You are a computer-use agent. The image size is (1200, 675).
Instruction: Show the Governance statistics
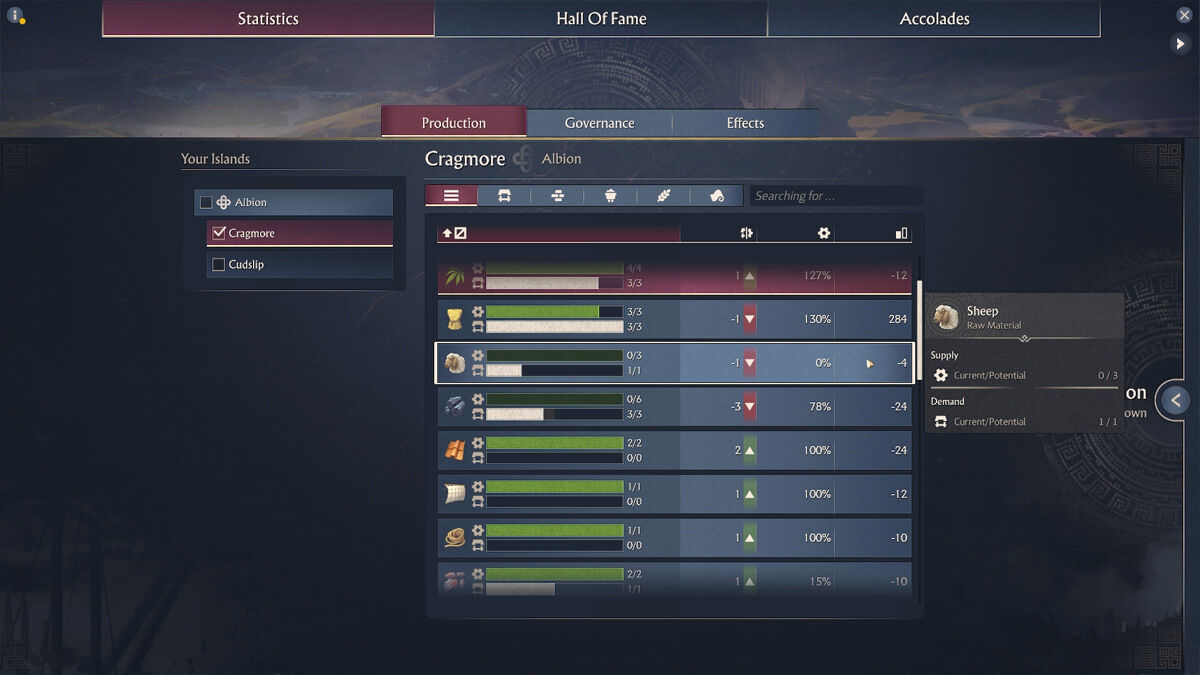pos(599,123)
